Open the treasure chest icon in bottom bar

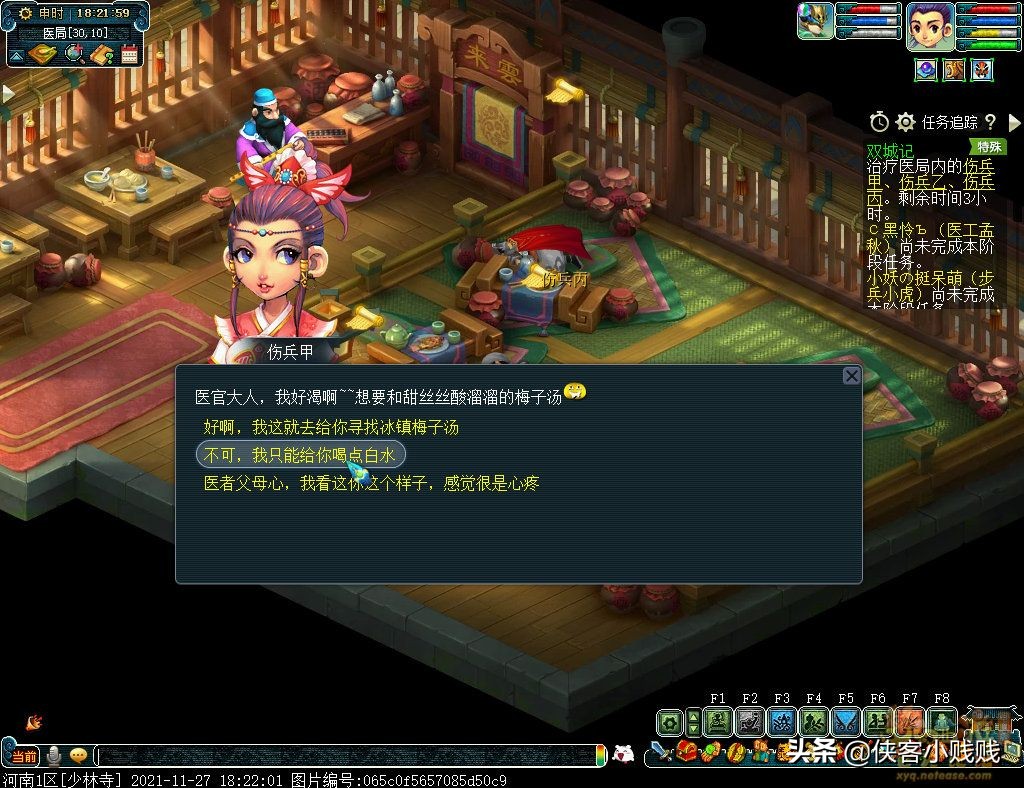(x=686, y=751)
